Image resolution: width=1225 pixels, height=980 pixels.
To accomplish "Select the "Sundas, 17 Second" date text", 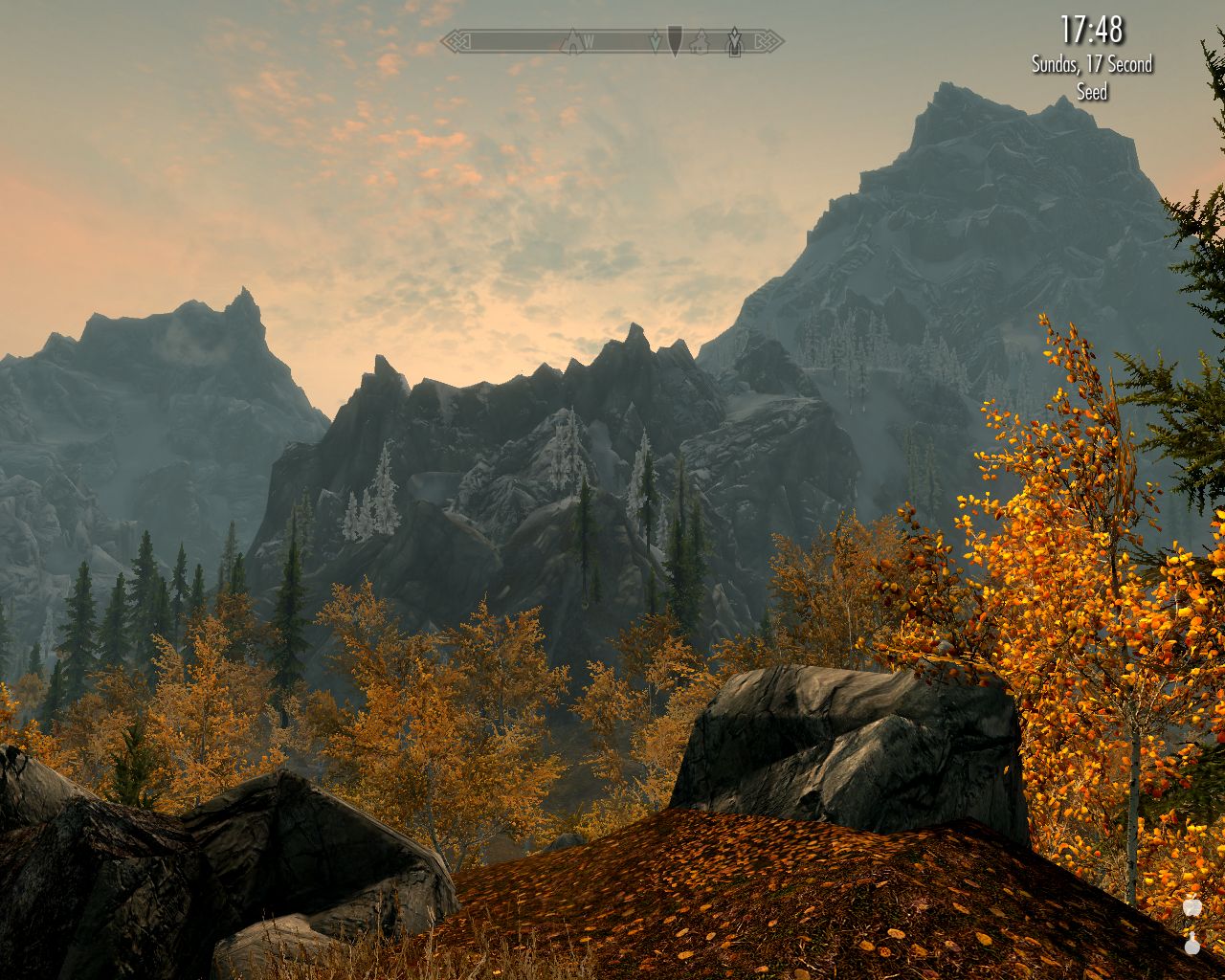I will (x=1091, y=67).
